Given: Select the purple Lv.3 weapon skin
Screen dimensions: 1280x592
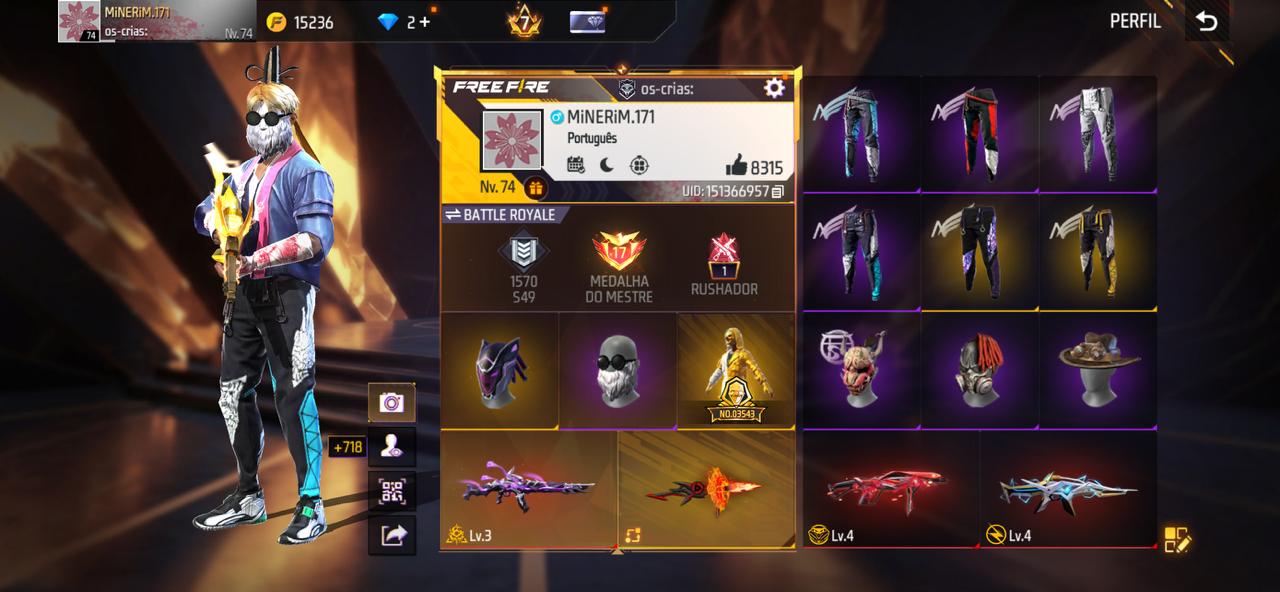Looking at the screenshot, I should [528, 490].
